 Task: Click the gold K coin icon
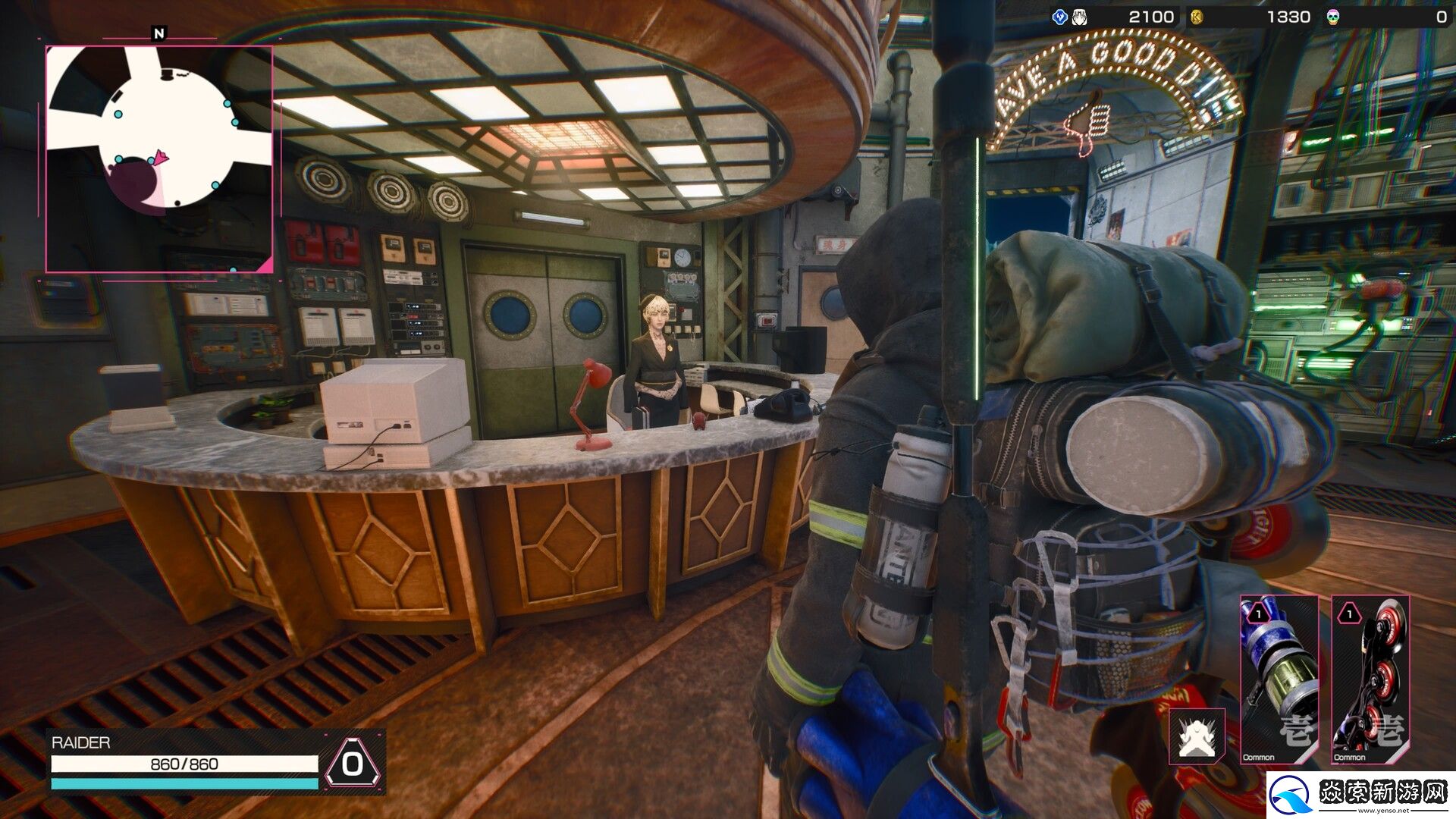1197,17
